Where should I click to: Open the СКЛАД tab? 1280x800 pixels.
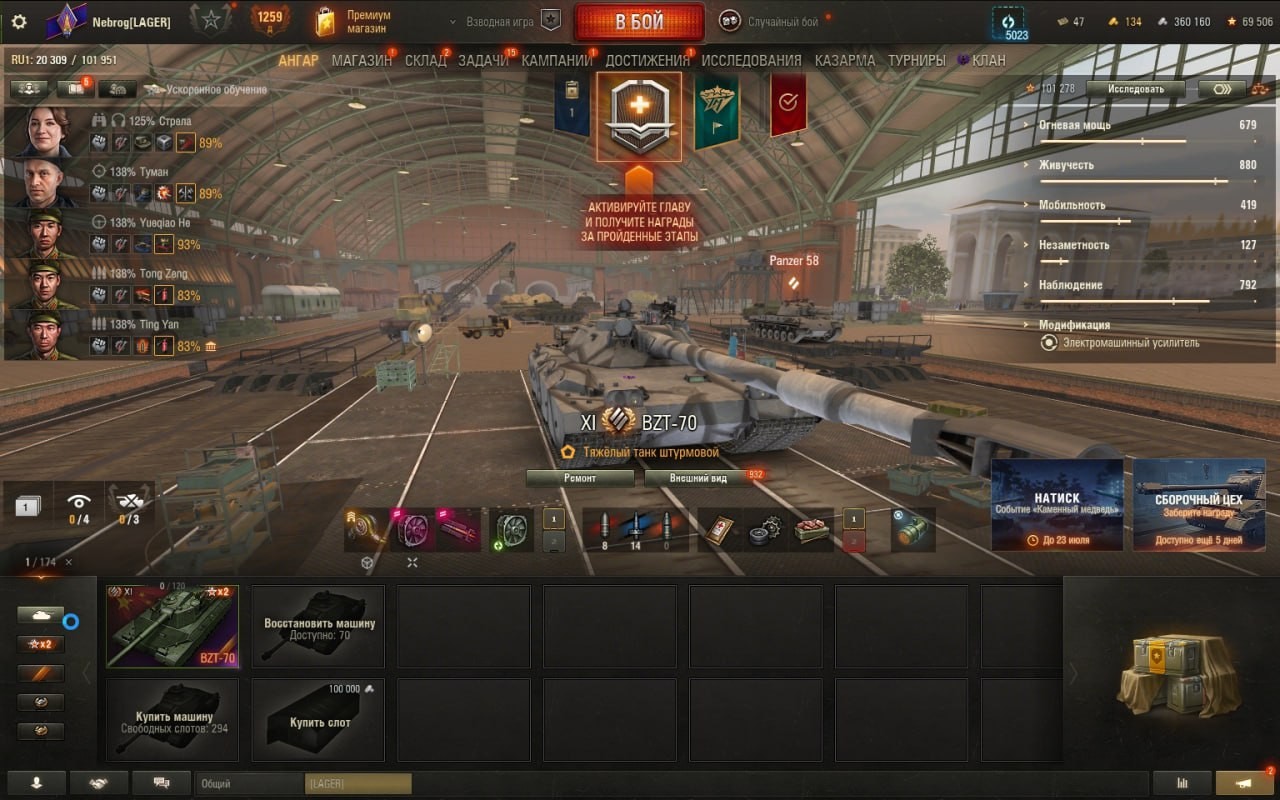click(x=425, y=60)
